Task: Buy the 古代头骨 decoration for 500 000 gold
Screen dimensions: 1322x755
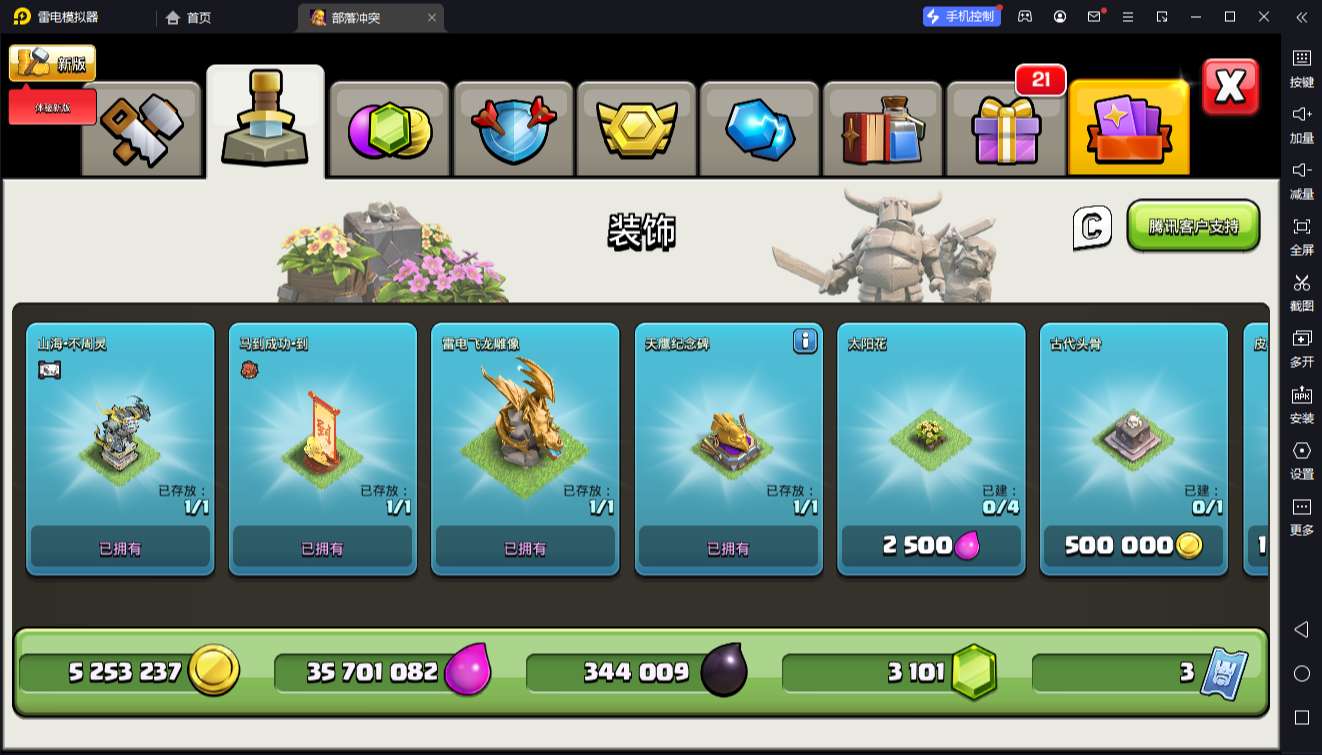Action: click(x=1133, y=546)
